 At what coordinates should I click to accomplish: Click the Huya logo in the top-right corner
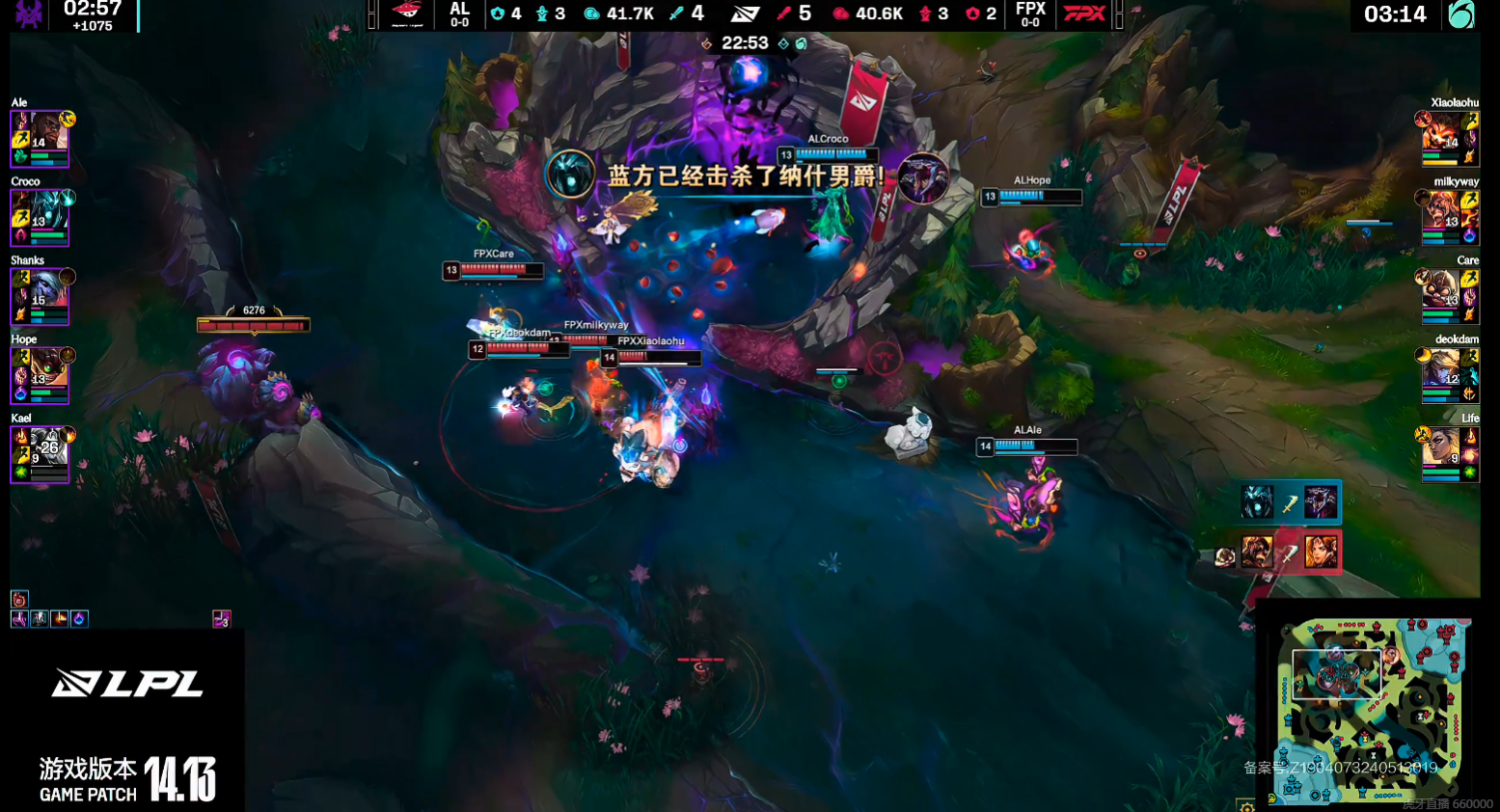pos(1460,15)
